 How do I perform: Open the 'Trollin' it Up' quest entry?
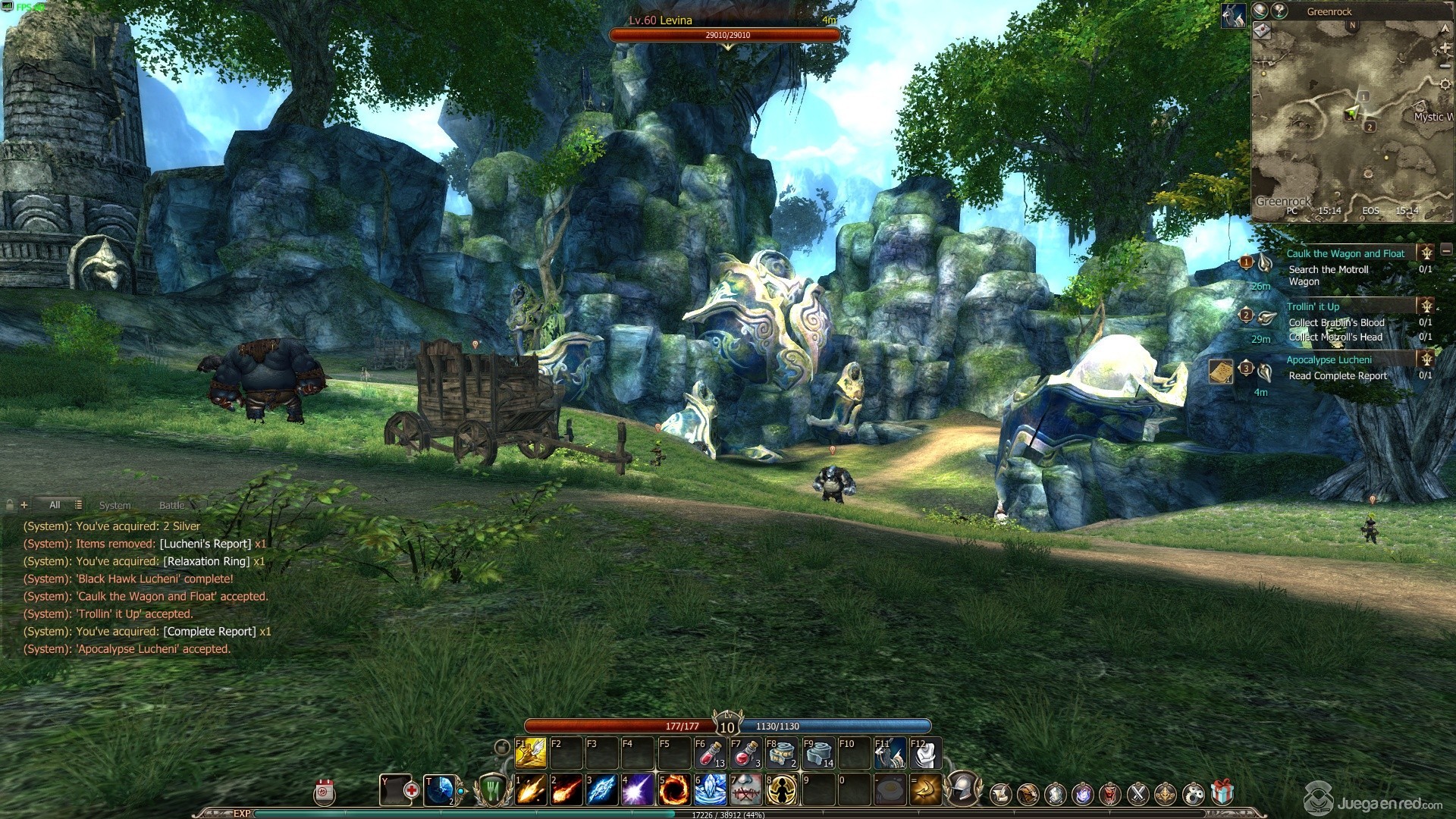1313,307
